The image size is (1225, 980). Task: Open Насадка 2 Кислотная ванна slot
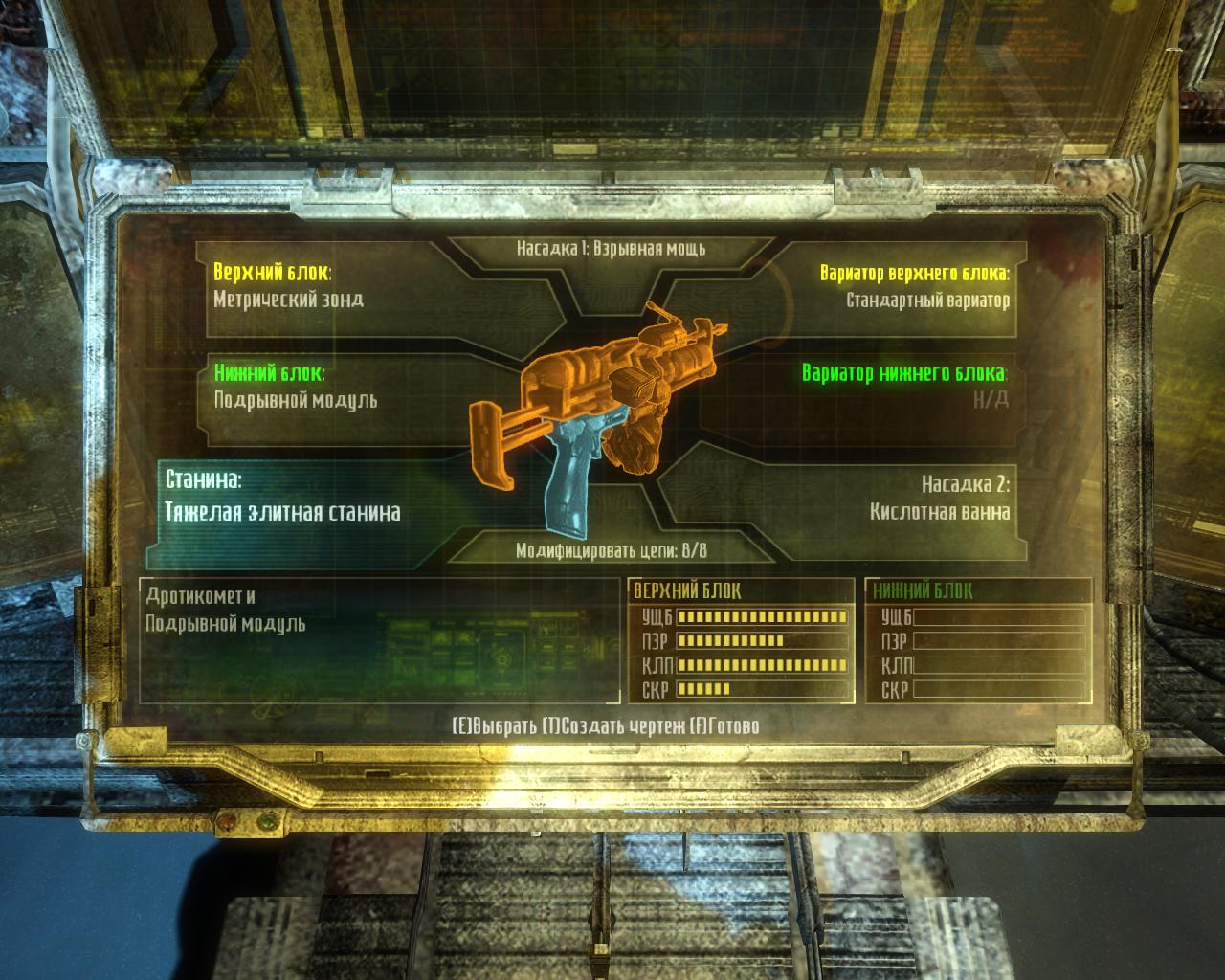click(x=919, y=500)
